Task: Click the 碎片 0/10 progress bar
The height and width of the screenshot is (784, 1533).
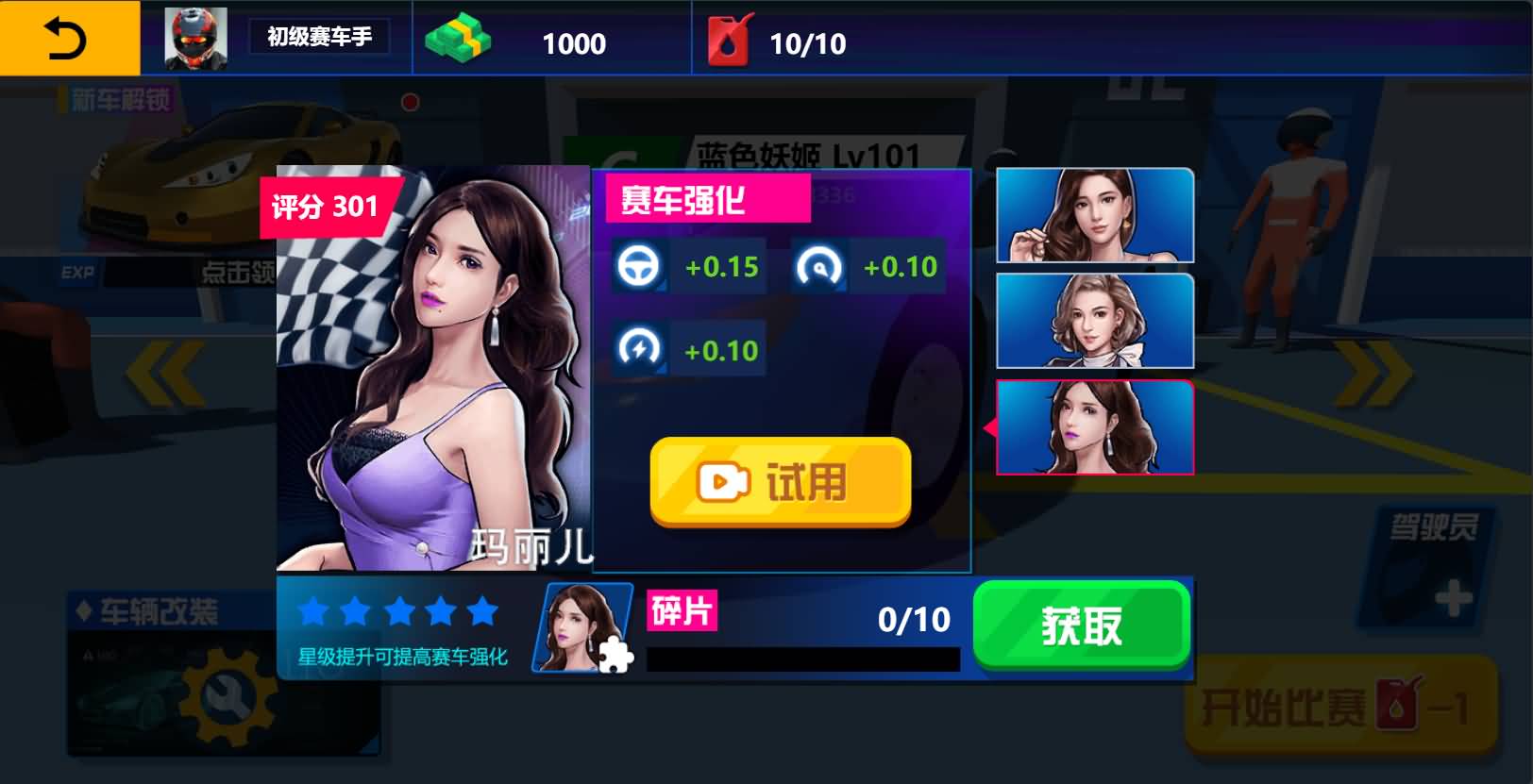Action: coord(802,657)
